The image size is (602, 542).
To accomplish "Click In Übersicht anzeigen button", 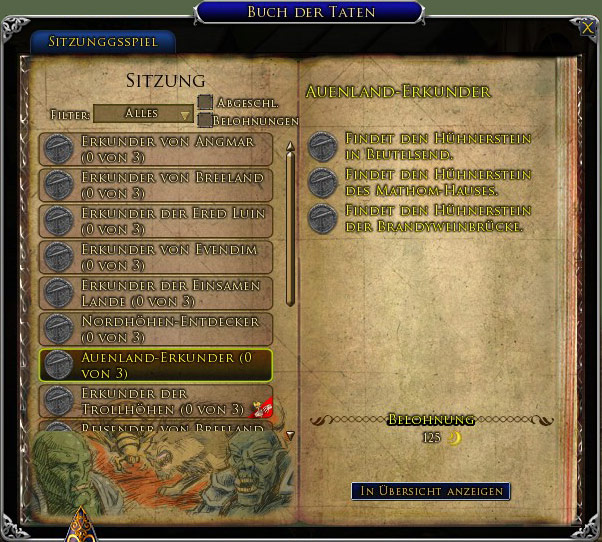I will point(430,491).
